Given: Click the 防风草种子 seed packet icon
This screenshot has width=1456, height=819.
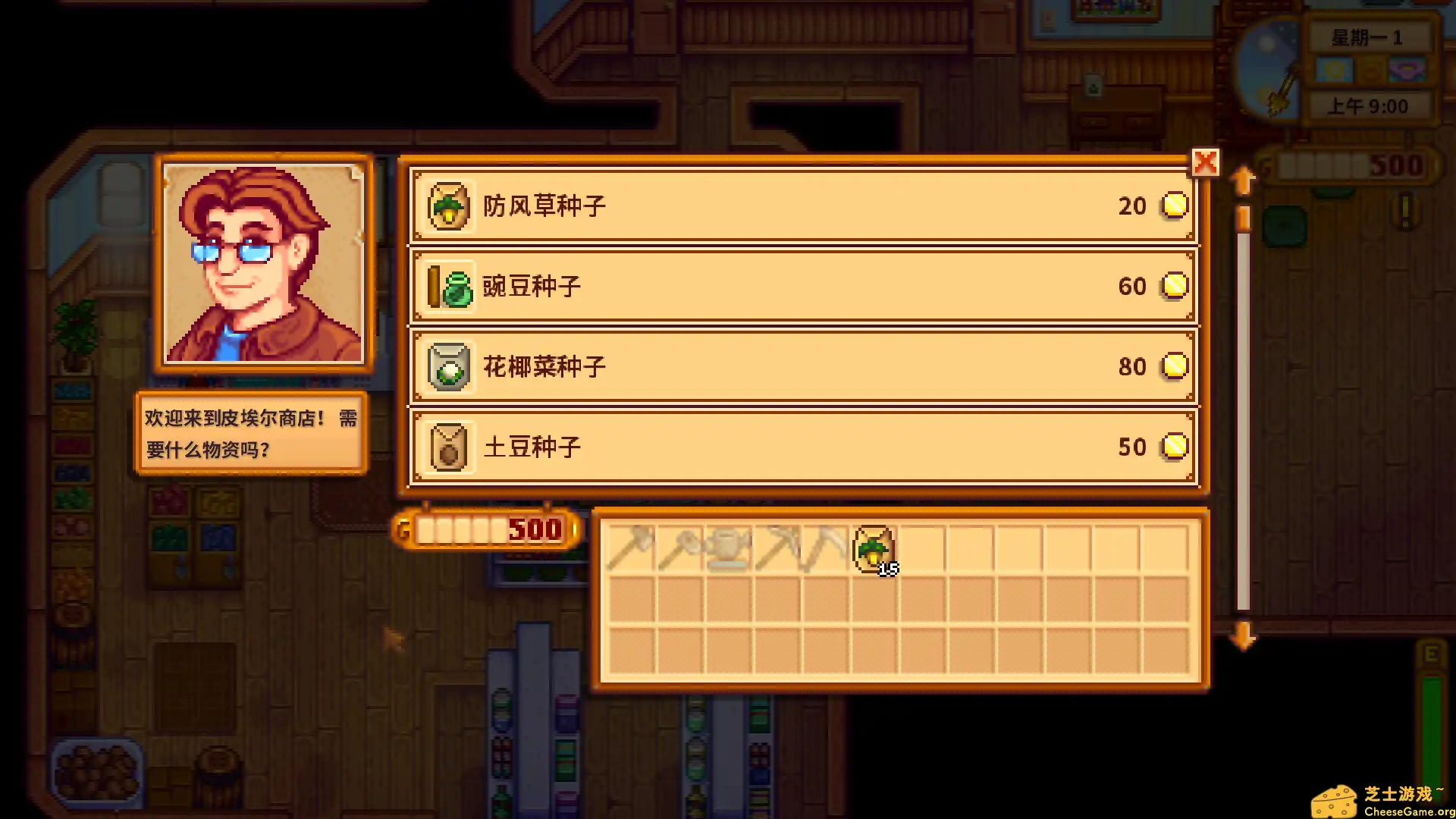Looking at the screenshot, I should click(x=449, y=206).
